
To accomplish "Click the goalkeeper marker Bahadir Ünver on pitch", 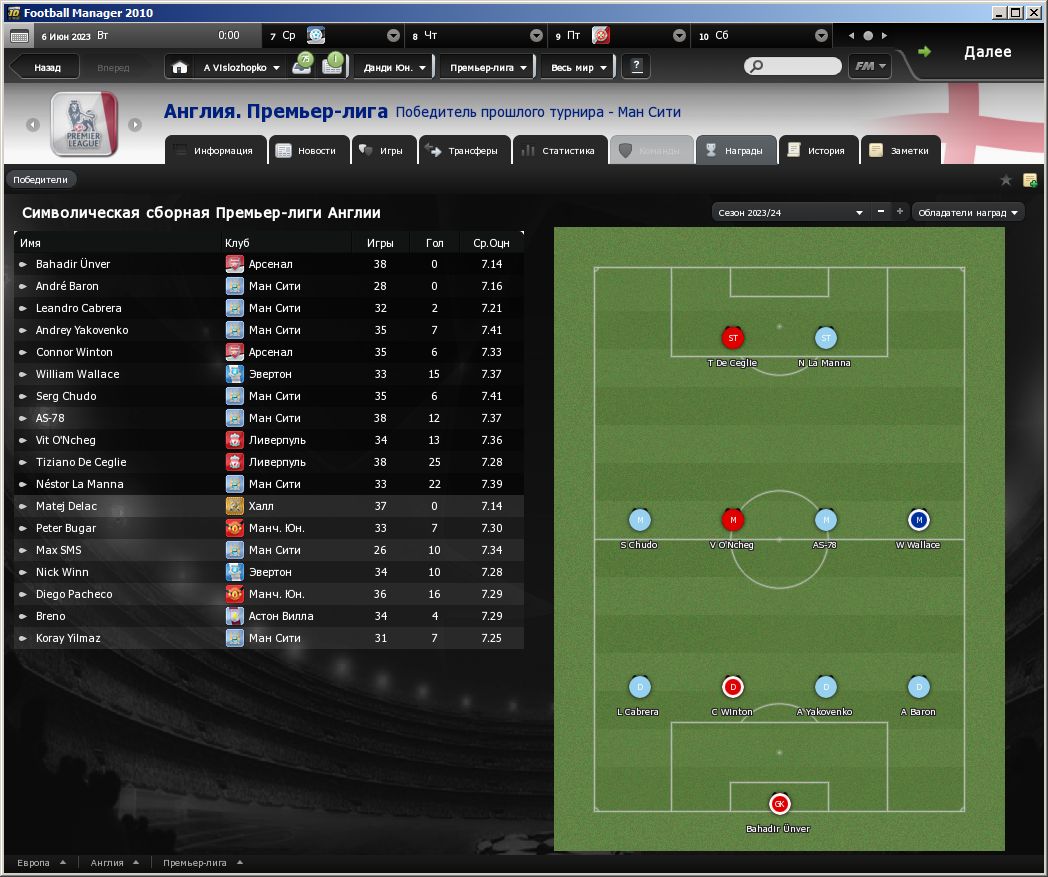I will (779, 804).
